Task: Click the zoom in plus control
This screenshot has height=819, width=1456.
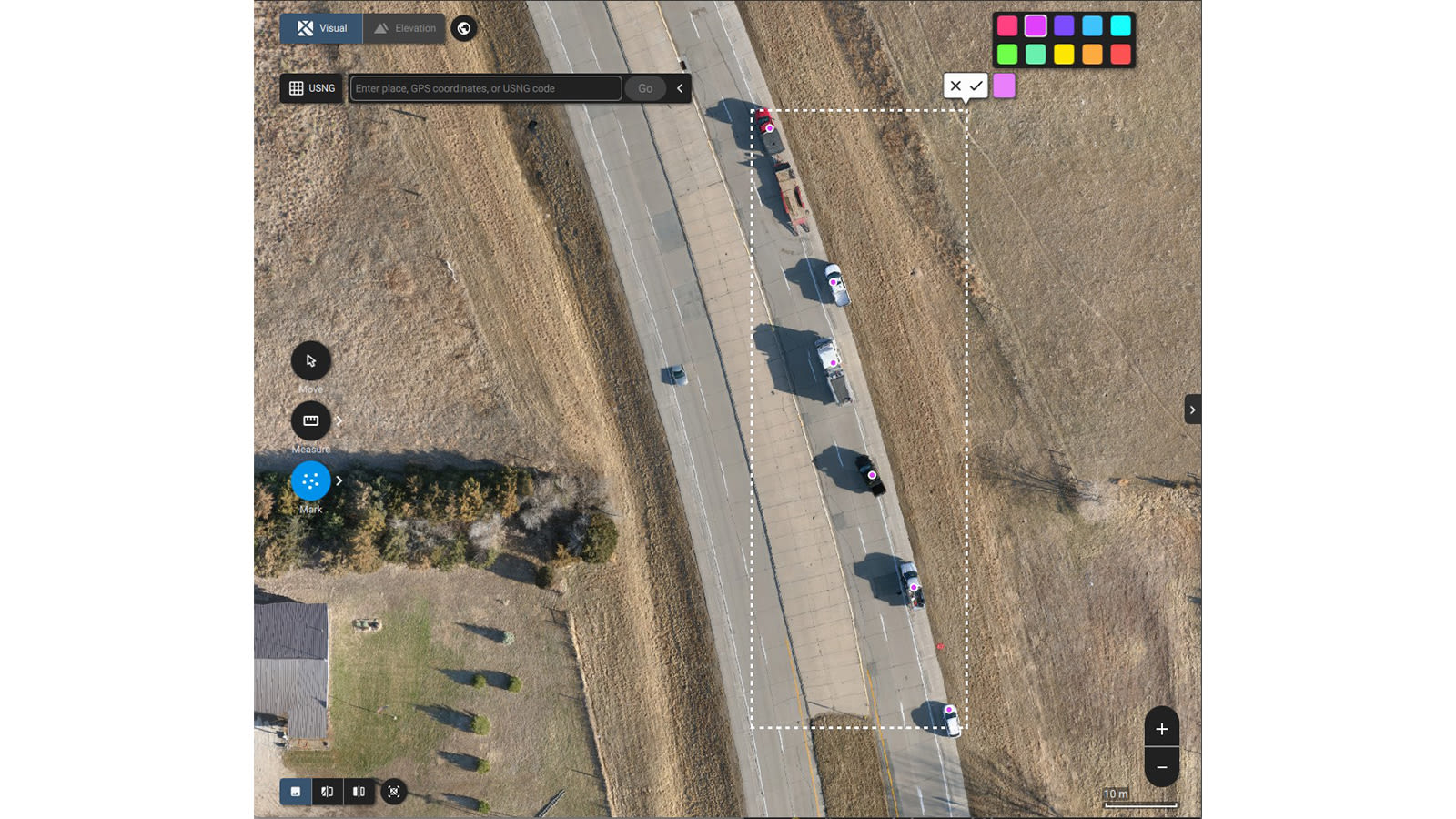Action: pos(1162,728)
